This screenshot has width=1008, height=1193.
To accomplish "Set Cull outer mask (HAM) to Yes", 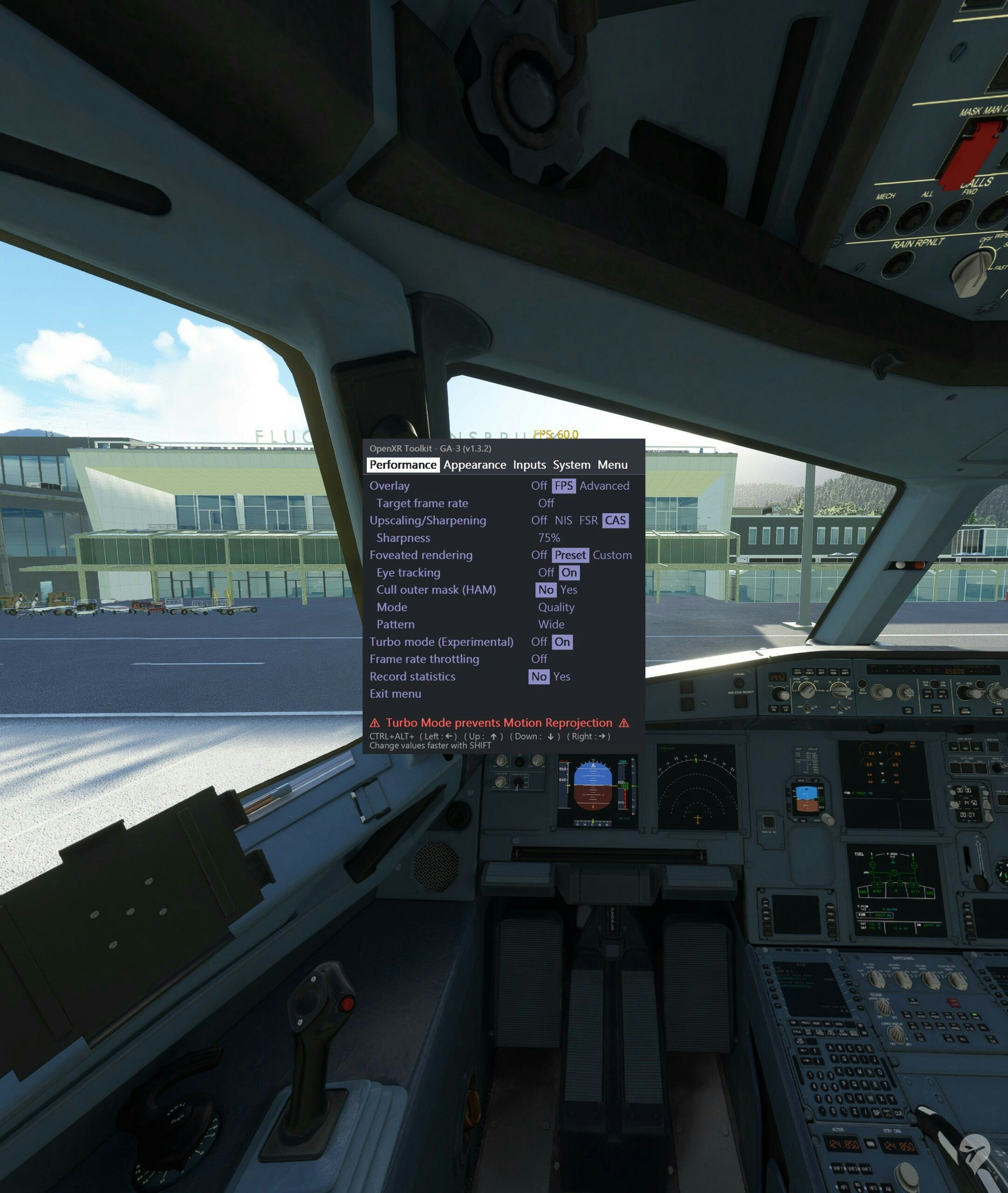I will click(x=569, y=590).
